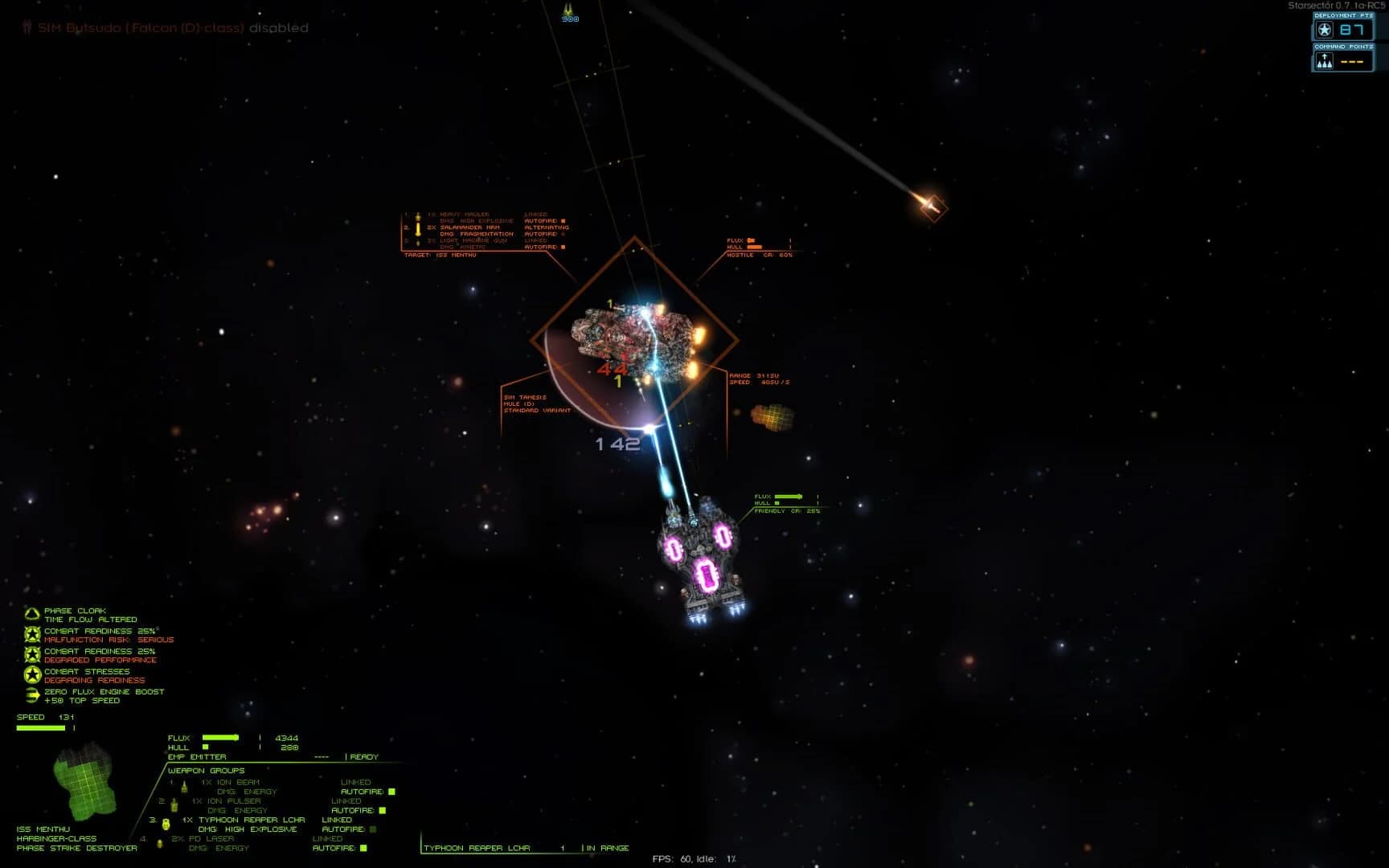Image resolution: width=1389 pixels, height=868 pixels.
Task: Expand the Weapon Groups panel
Action: [x=206, y=771]
